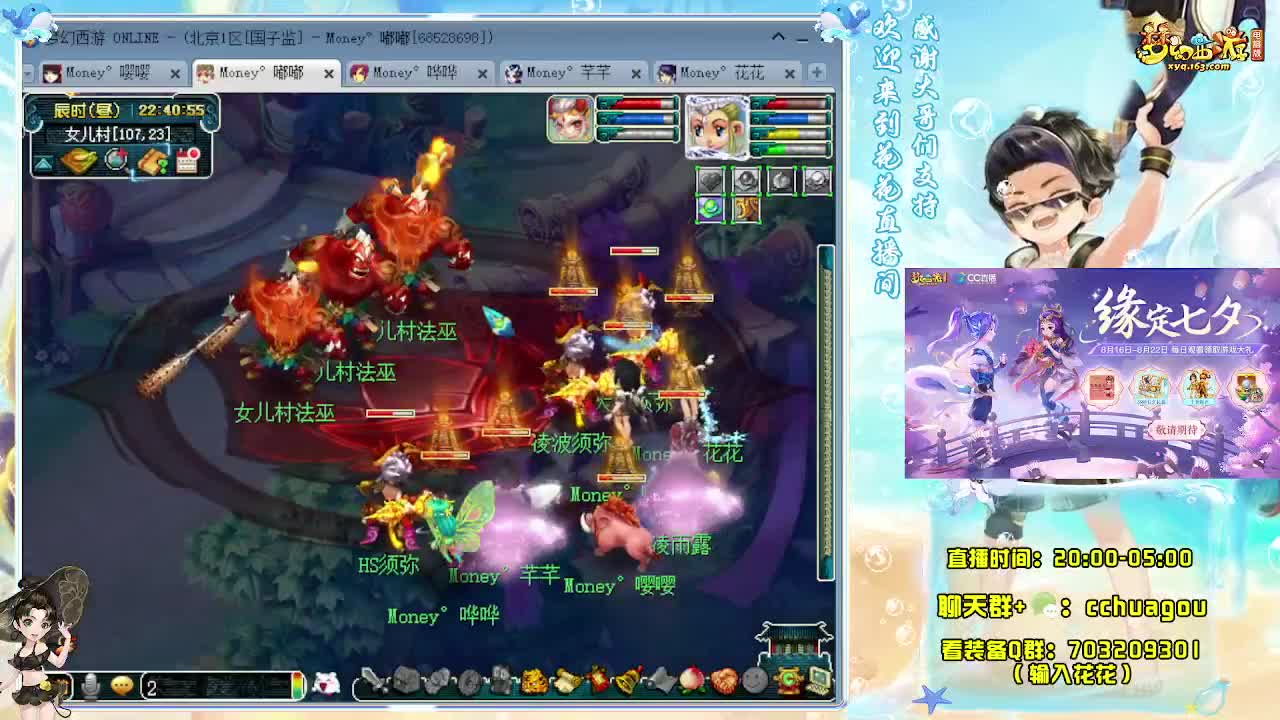Collapse the game window using the chevron button
This screenshot has height=720, width=1280.
778,36
